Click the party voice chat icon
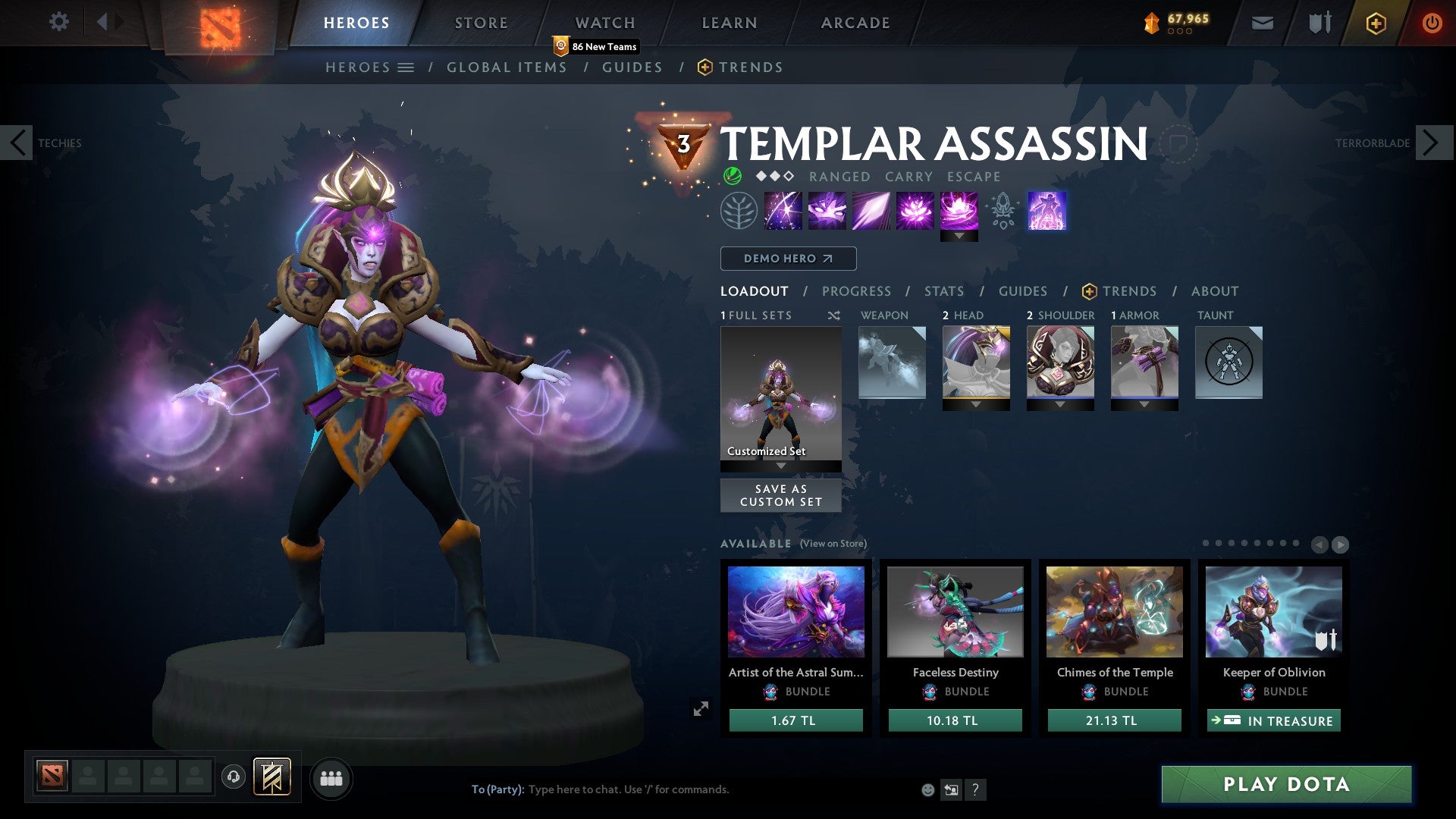Screen dimensions: 1456x819 click(x=233, y=777)
